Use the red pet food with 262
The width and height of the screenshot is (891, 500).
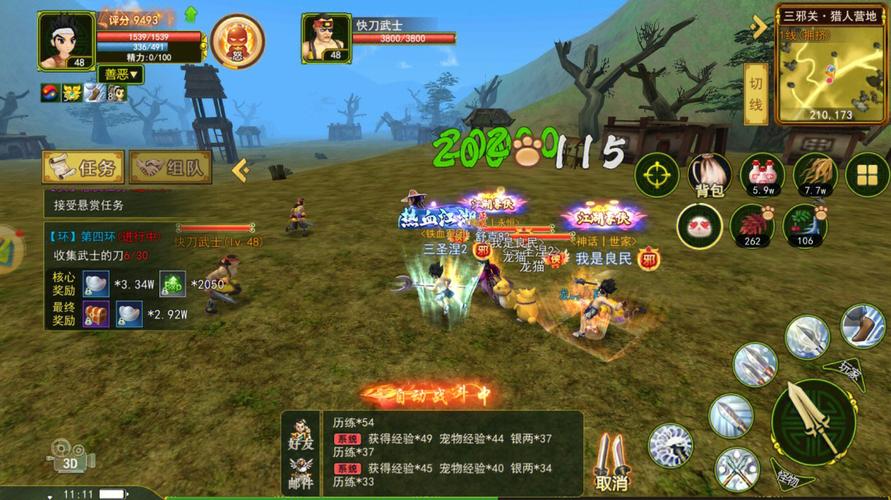(x=752, y=225)
